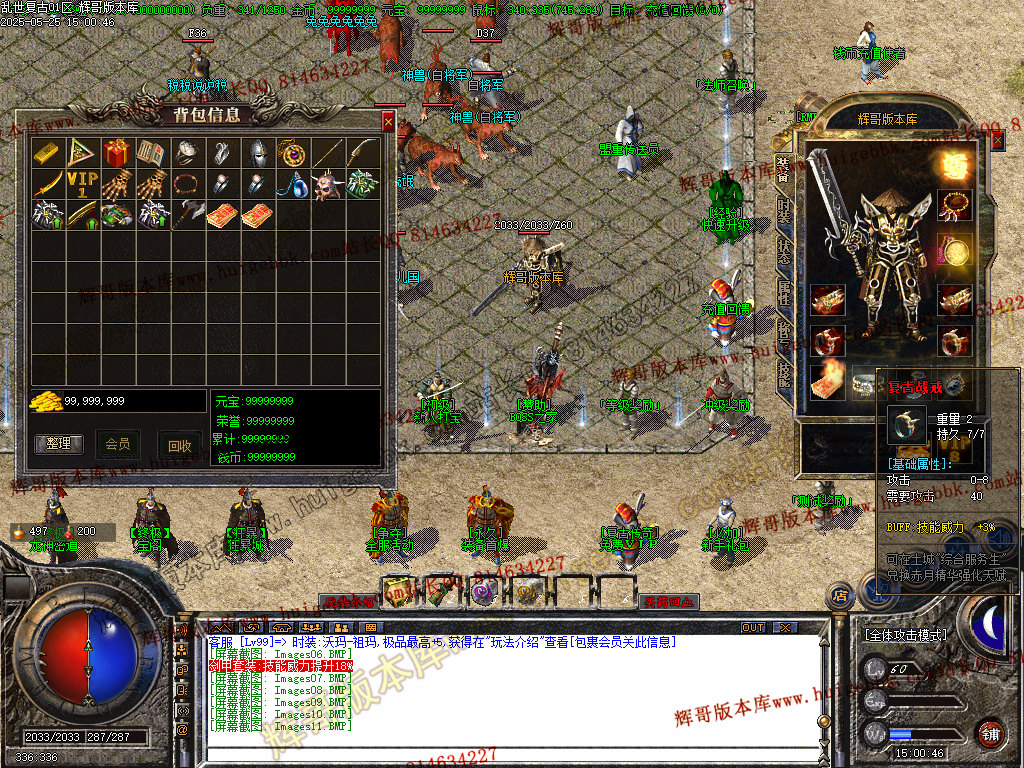Click the 整理 sort button

(59, 443)
